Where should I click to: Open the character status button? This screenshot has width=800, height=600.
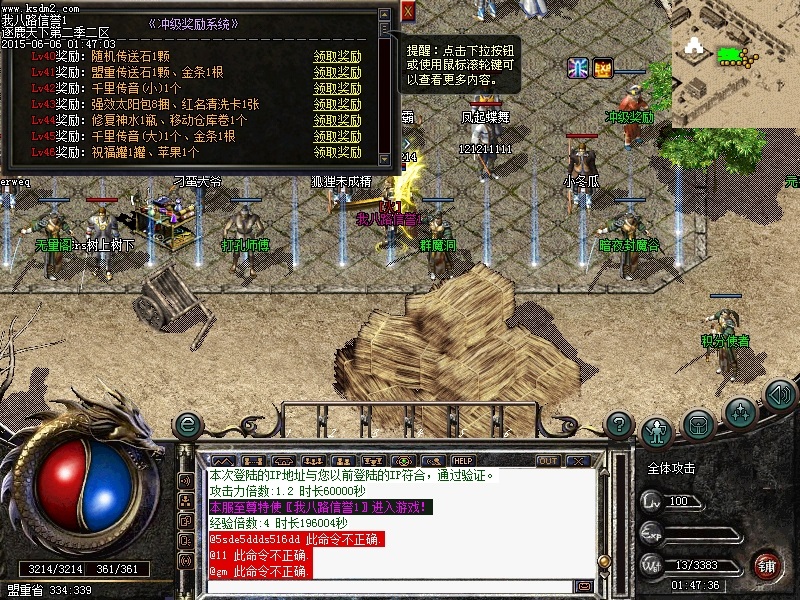click(x=656, y=430)
